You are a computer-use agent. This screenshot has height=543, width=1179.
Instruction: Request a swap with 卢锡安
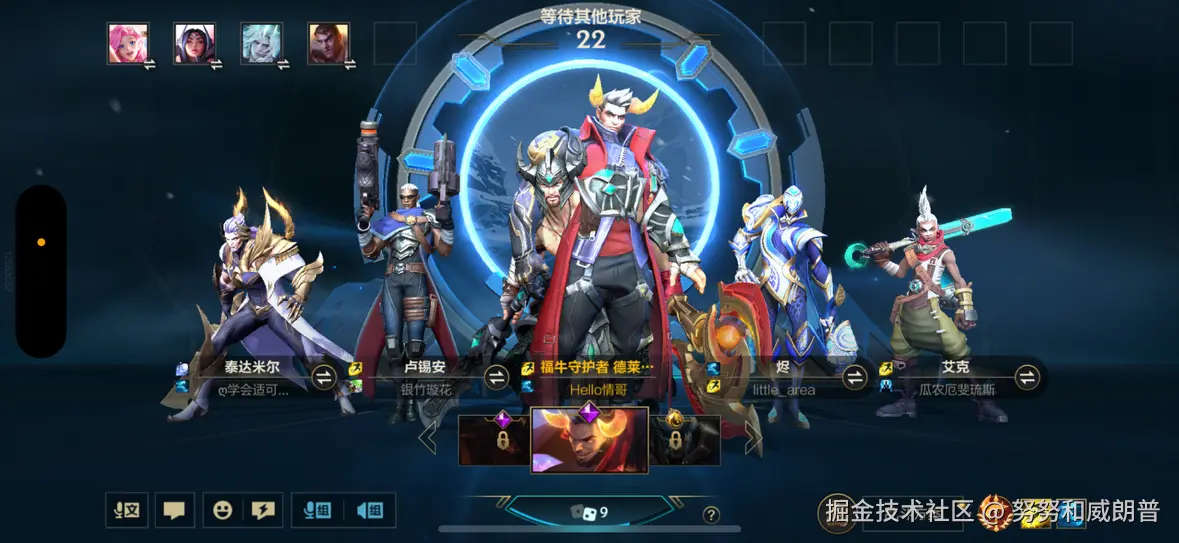[497, 377]
